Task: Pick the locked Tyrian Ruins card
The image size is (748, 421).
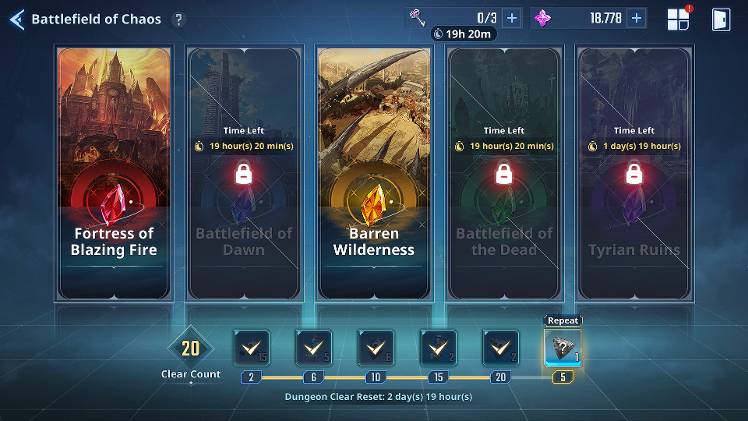Action: click(x=633, y=172)
